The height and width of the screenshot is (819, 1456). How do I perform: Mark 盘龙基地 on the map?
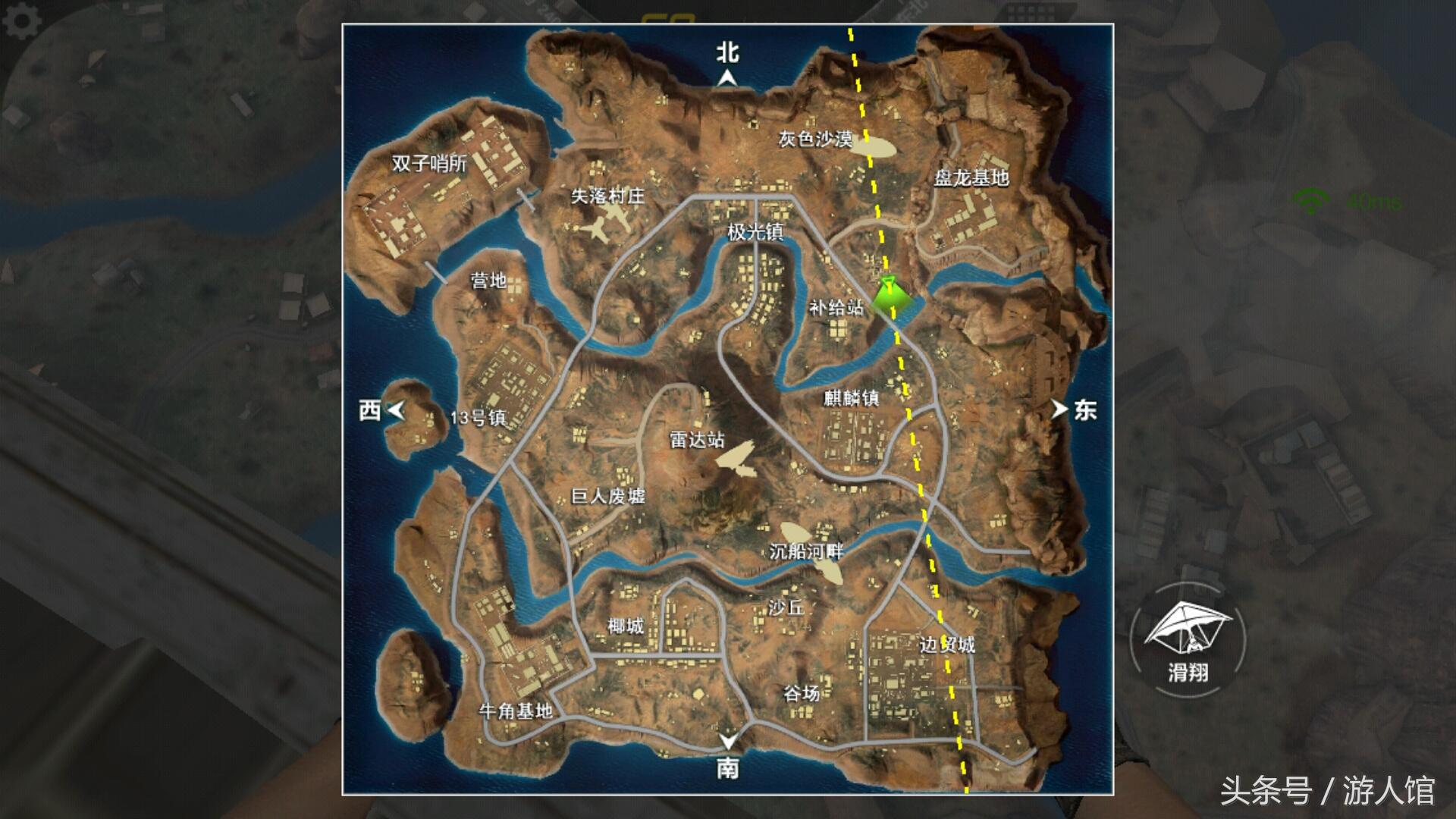tap(971, 177)
